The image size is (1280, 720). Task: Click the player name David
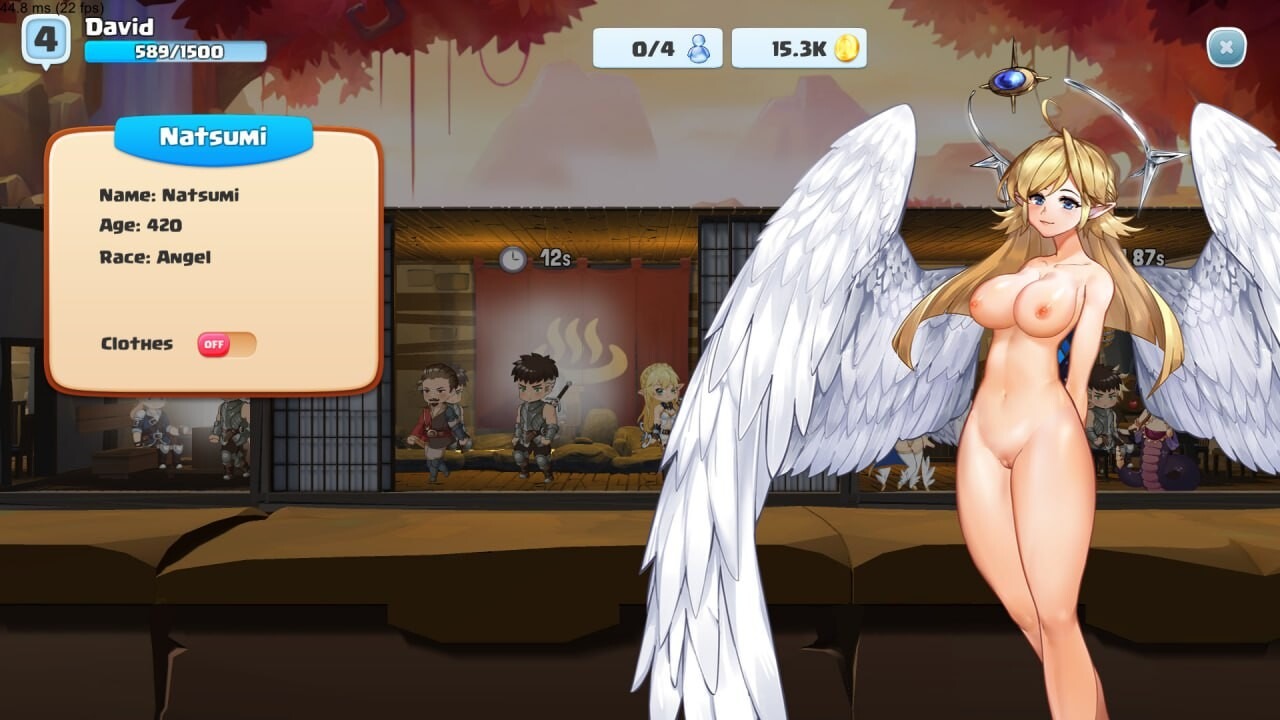pos(117,27)
